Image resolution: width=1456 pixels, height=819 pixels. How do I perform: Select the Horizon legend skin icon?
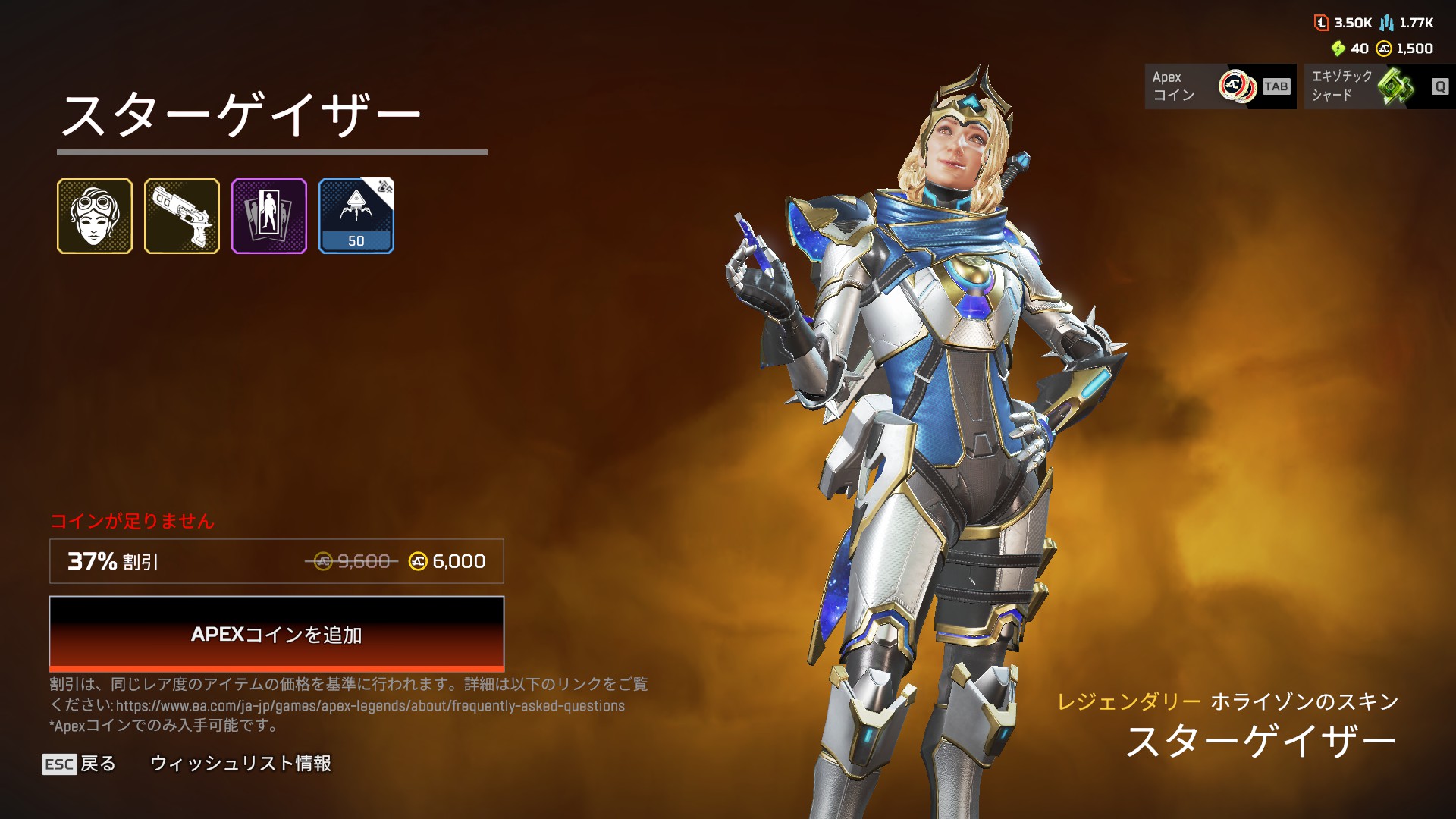[95, 216]
